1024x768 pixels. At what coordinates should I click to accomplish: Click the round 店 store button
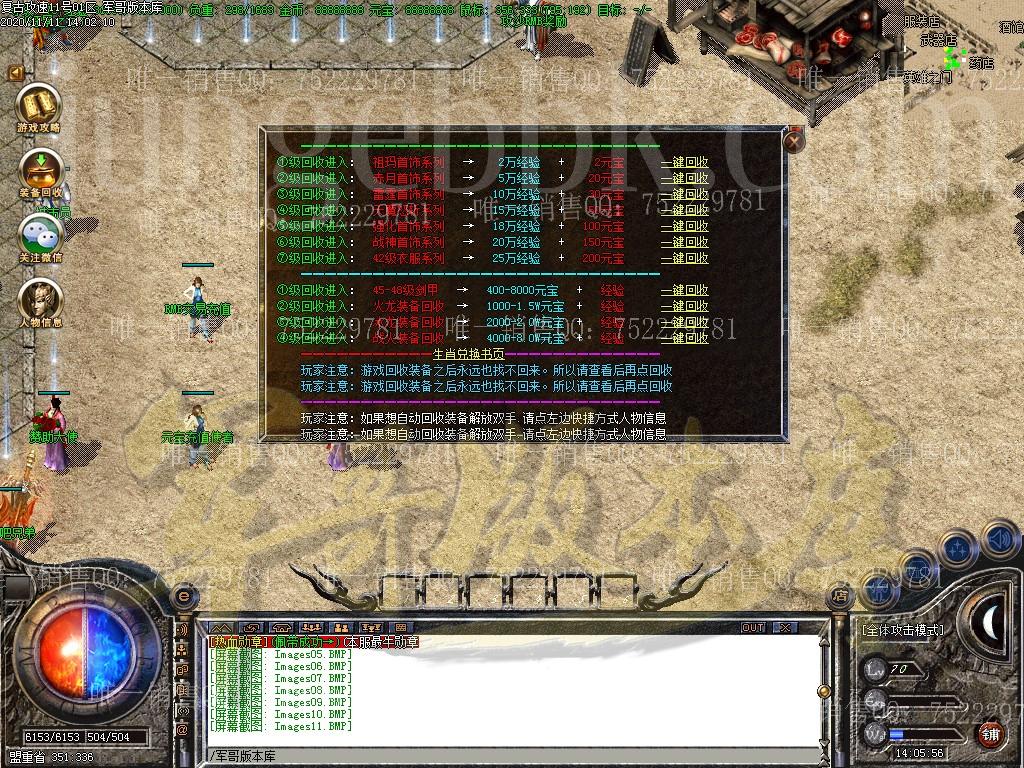click(x=840, y=597)
